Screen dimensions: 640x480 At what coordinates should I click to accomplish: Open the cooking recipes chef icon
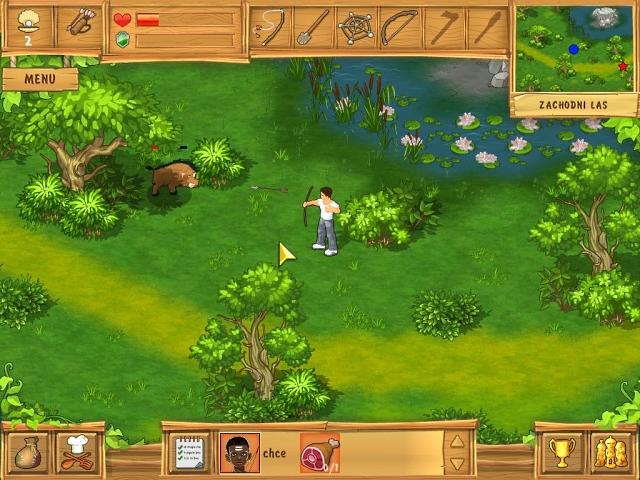point(77,453)
